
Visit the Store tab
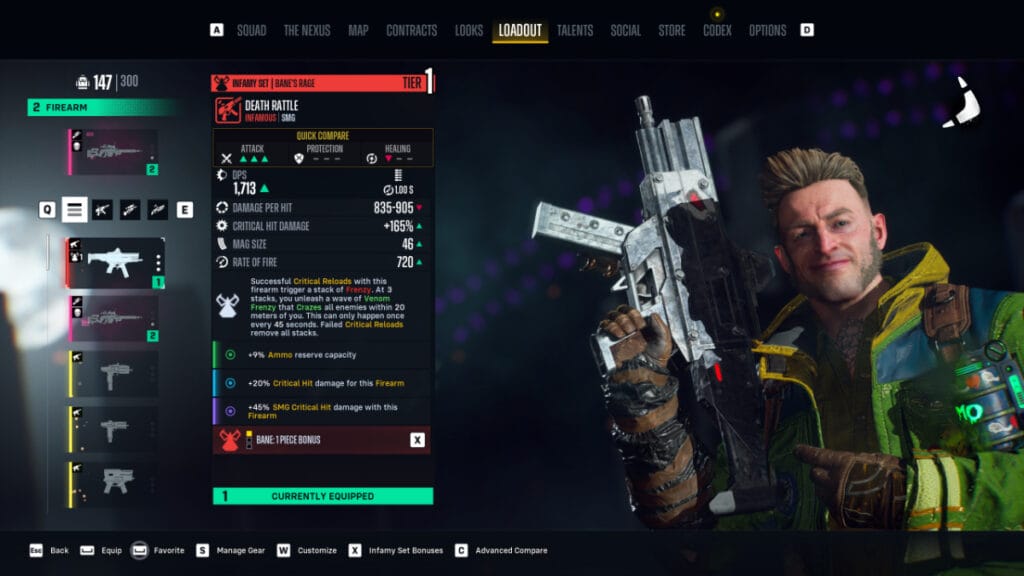click(x=672, y=30)
